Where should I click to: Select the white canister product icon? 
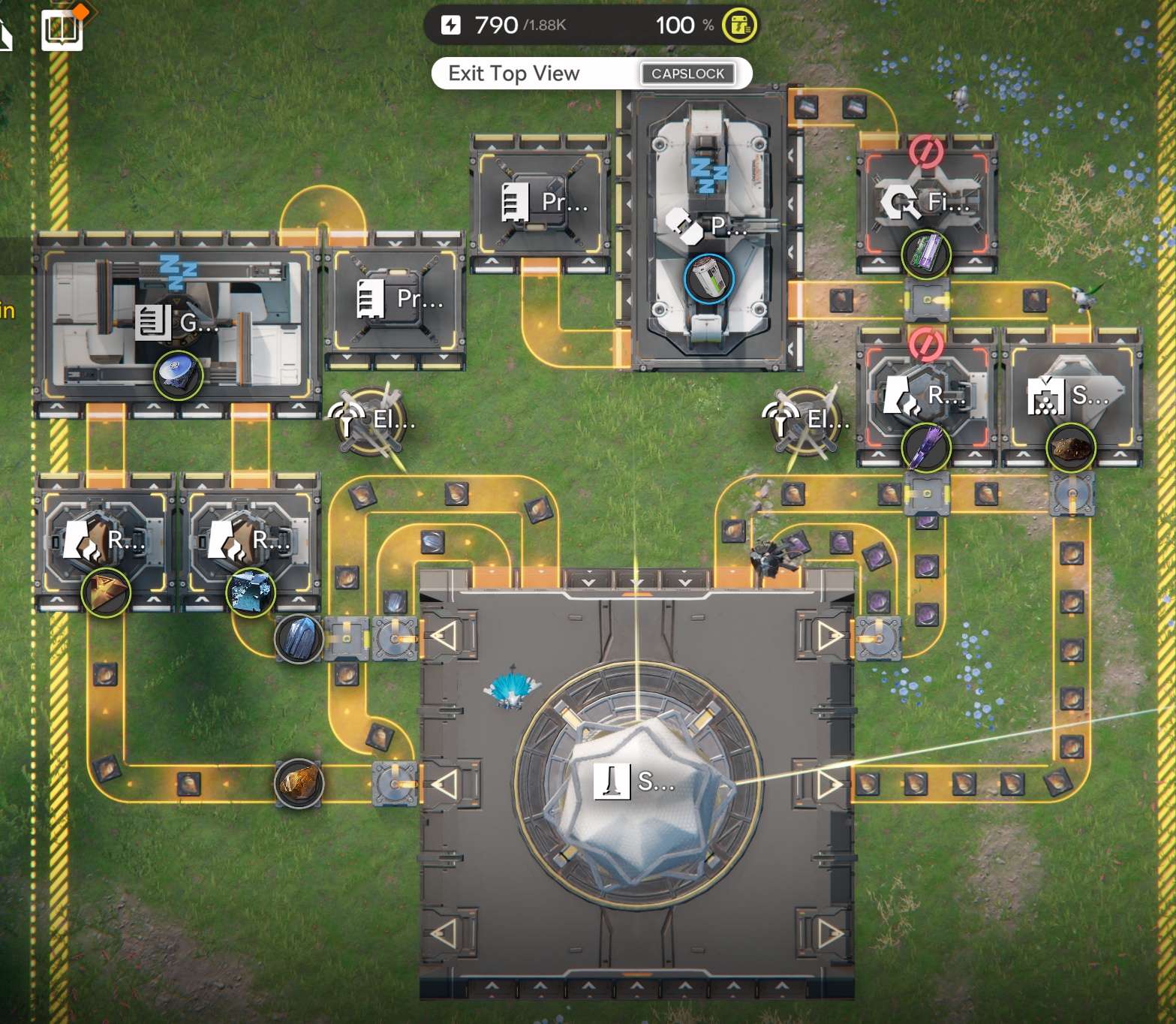(x=708, y=279)
